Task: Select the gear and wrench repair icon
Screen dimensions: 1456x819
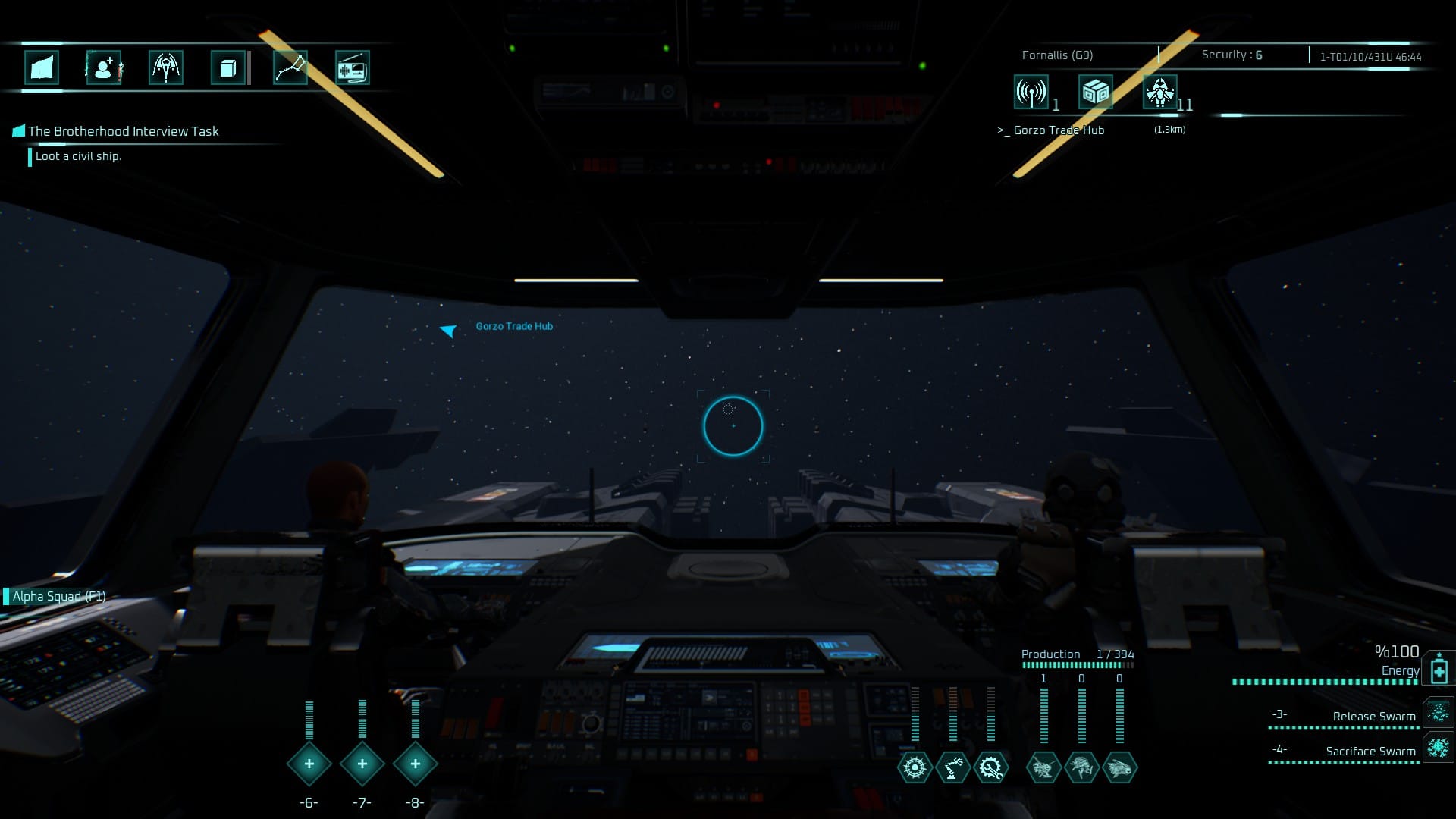Action: [x=990, y=767]
